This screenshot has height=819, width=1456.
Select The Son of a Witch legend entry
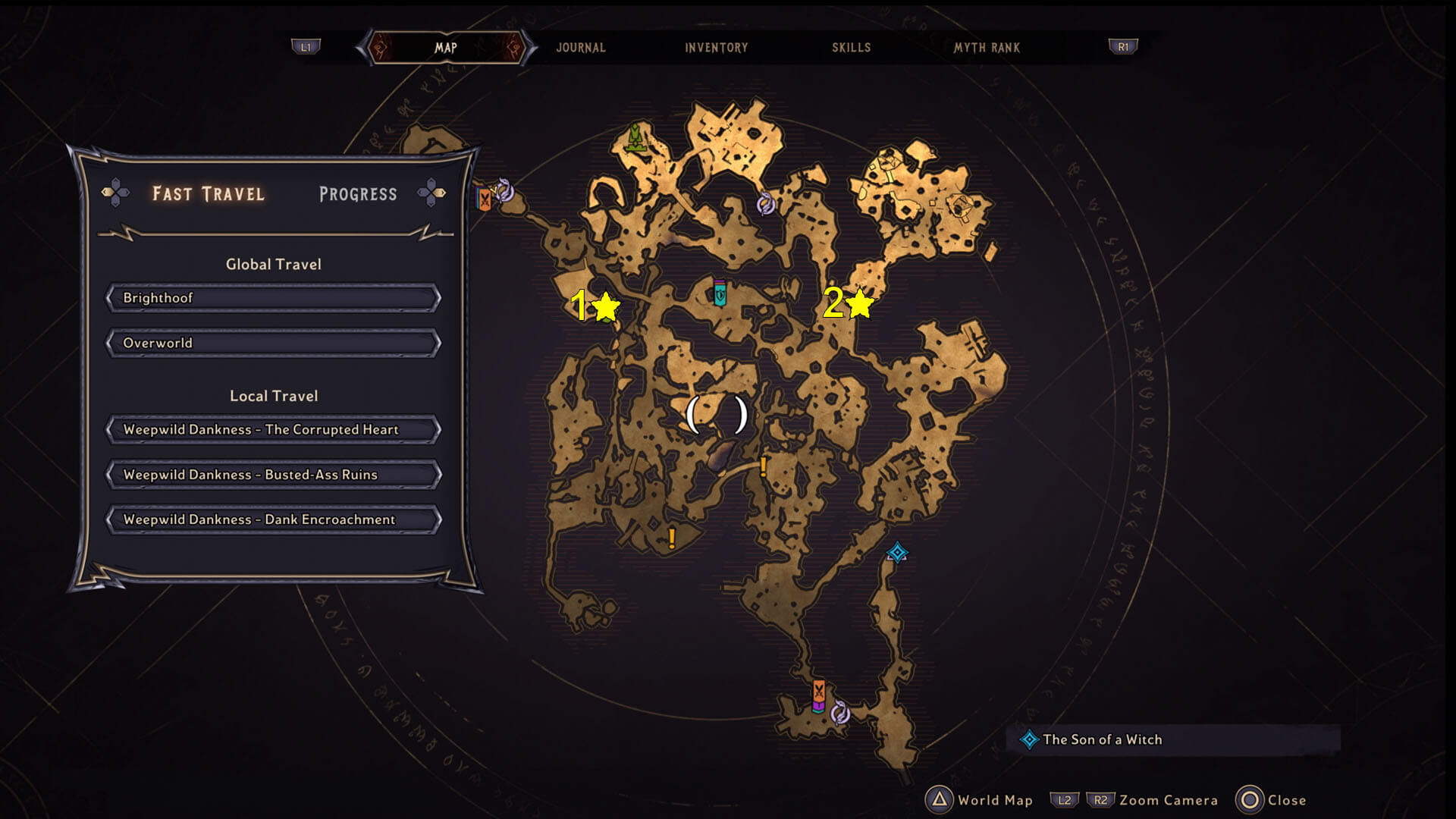[x=1101, y=739]
